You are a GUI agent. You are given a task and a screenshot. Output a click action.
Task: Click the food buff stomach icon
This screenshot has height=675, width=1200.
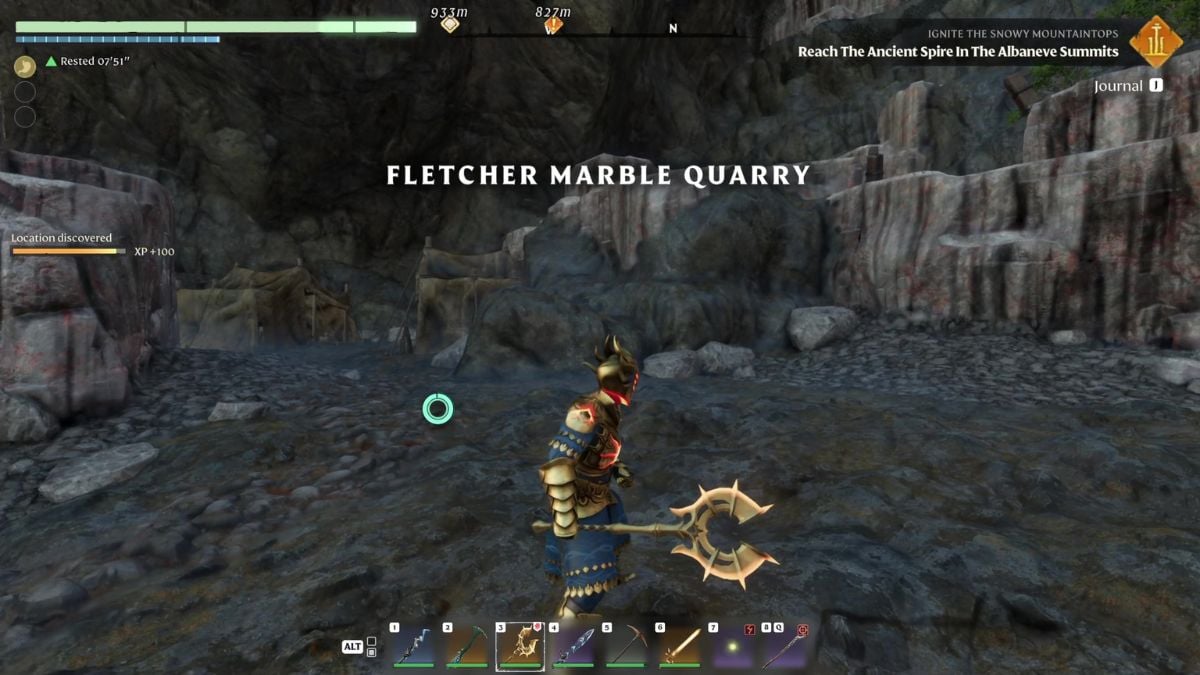pos(25,67)
